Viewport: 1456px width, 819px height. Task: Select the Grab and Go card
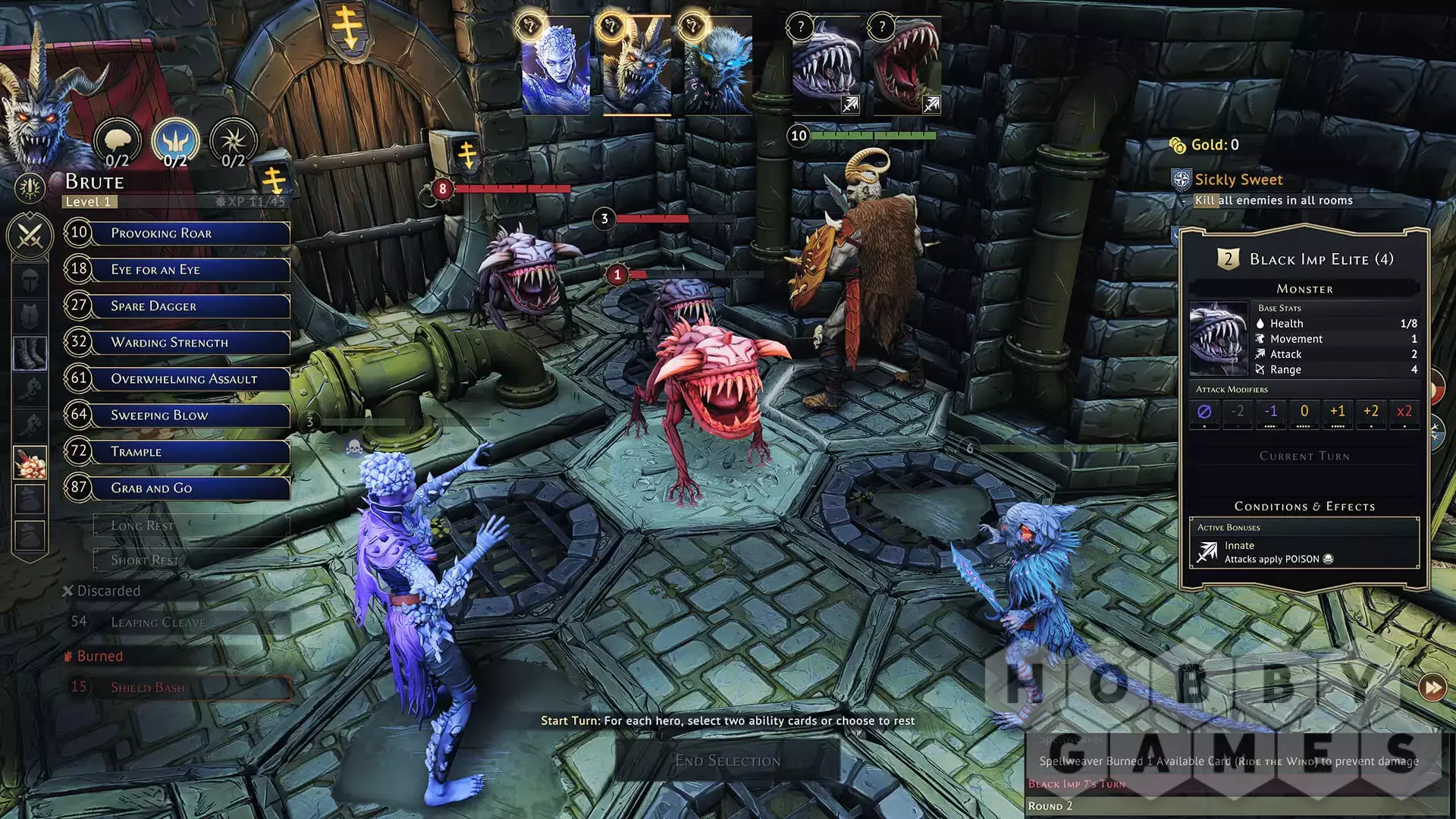tap(190, 488)
